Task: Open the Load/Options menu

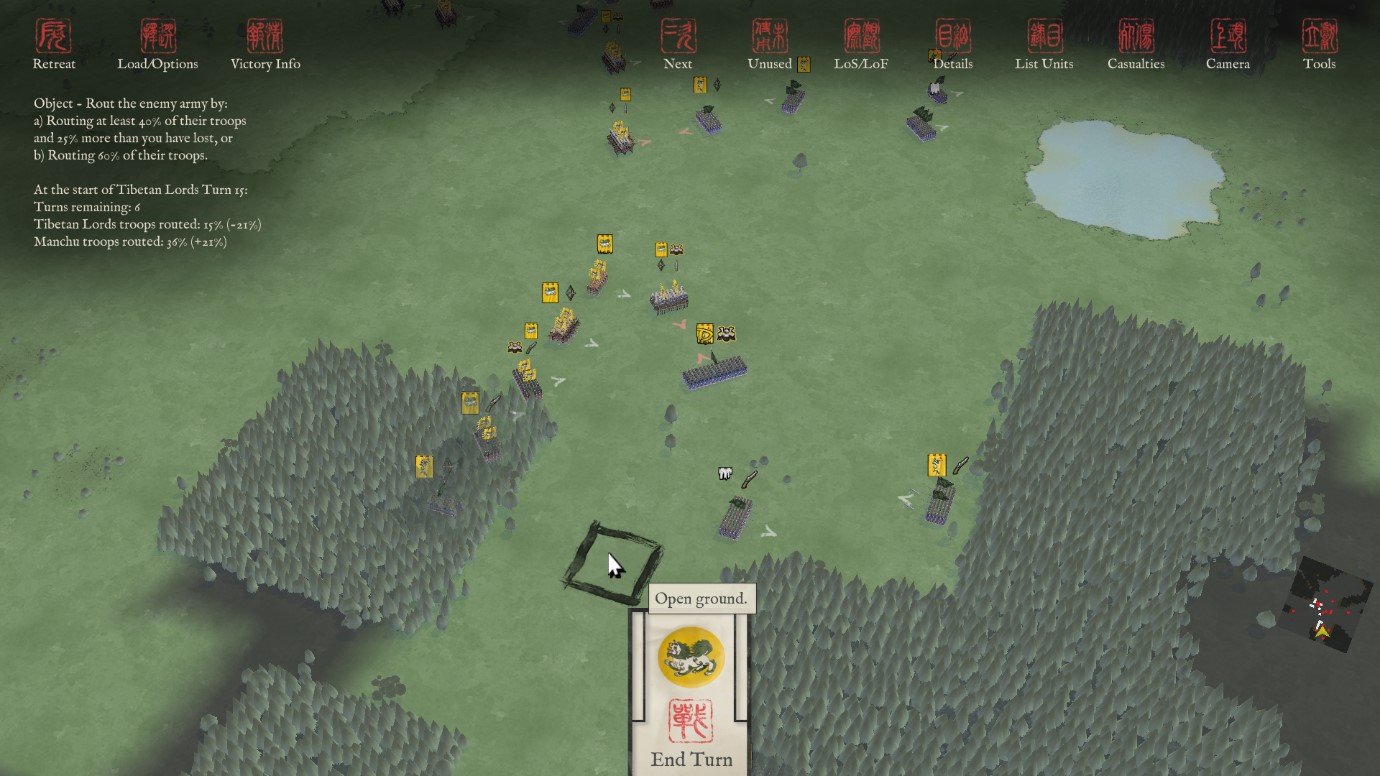Action: click(158, 45)
